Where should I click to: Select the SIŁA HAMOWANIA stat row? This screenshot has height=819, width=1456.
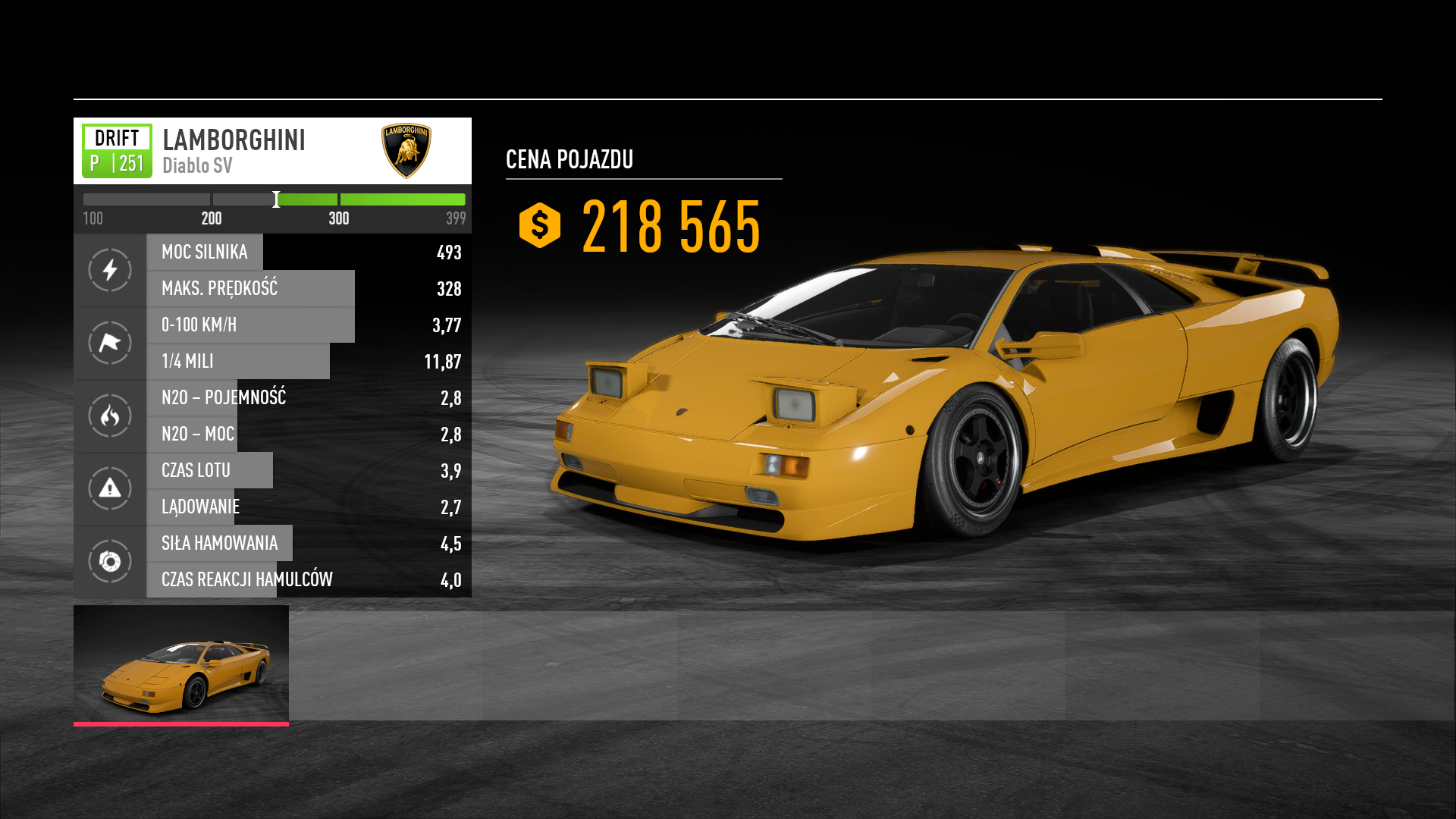point(309,543)
